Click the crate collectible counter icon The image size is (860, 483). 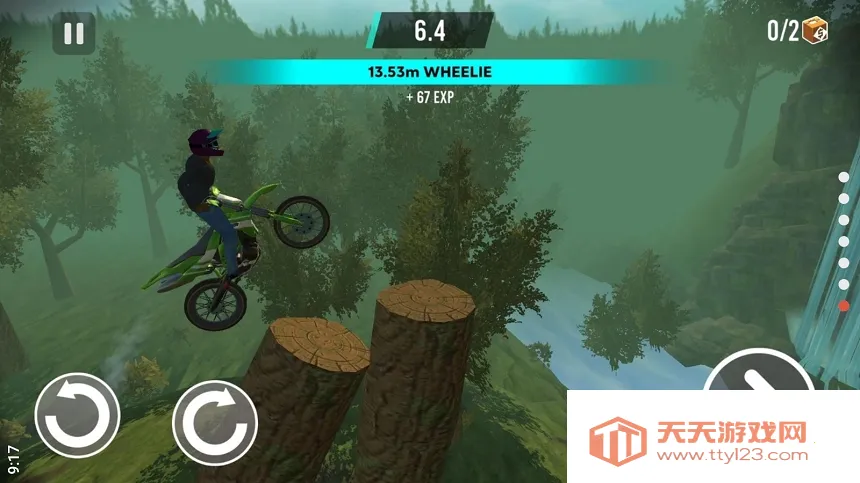pos(816,30)
